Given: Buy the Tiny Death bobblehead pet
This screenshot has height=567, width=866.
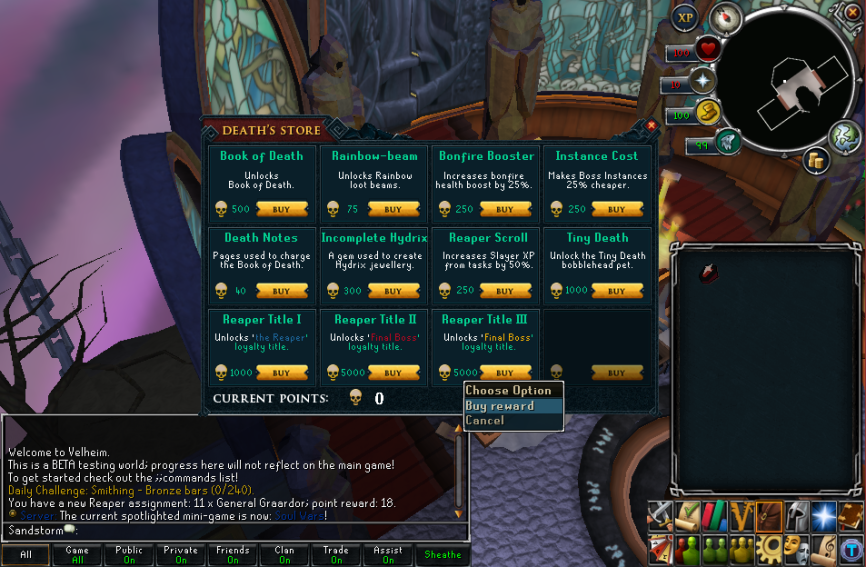Looking at the screenshot, I should 616,291.
